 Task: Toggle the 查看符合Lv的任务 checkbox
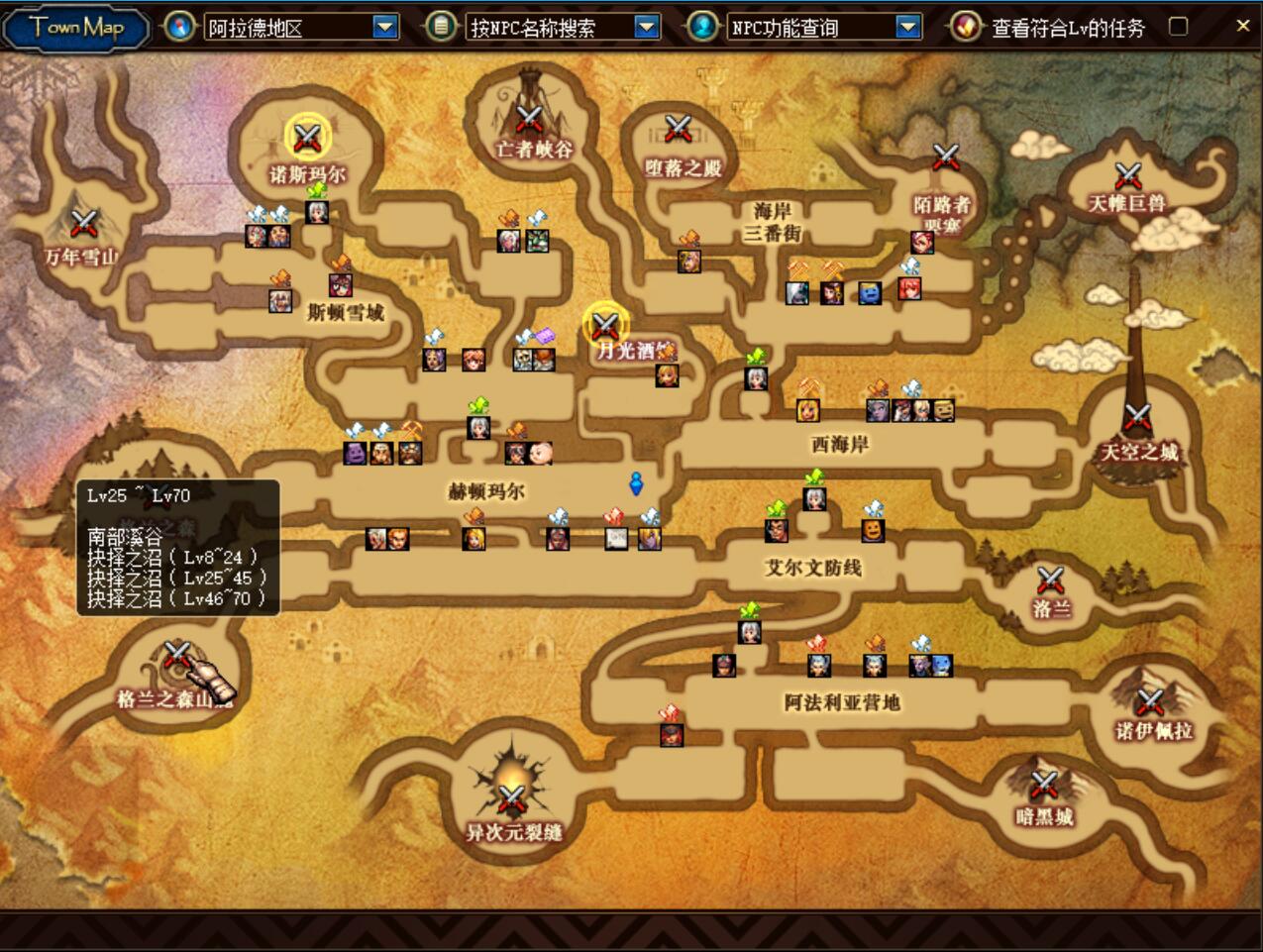coord(1178,27)
